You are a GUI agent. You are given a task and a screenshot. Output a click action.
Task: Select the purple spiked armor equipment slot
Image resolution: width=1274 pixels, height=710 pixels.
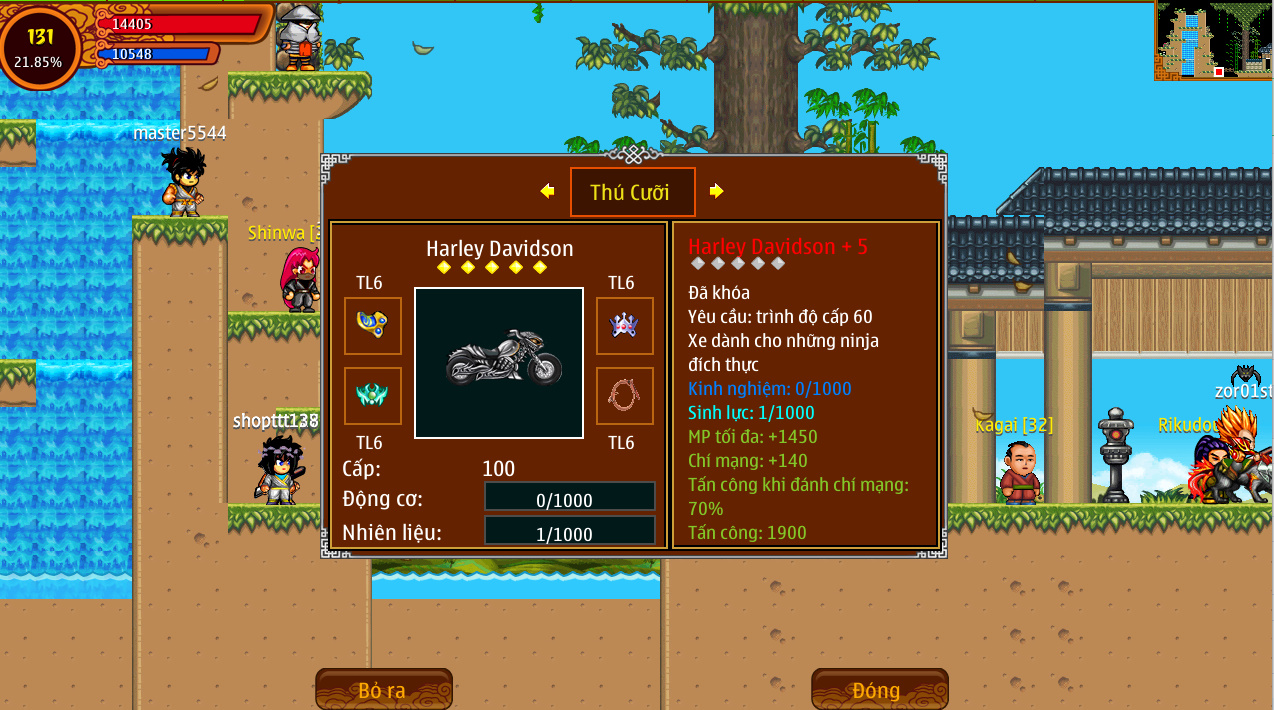pyautogui.click(x=625, y=326)
